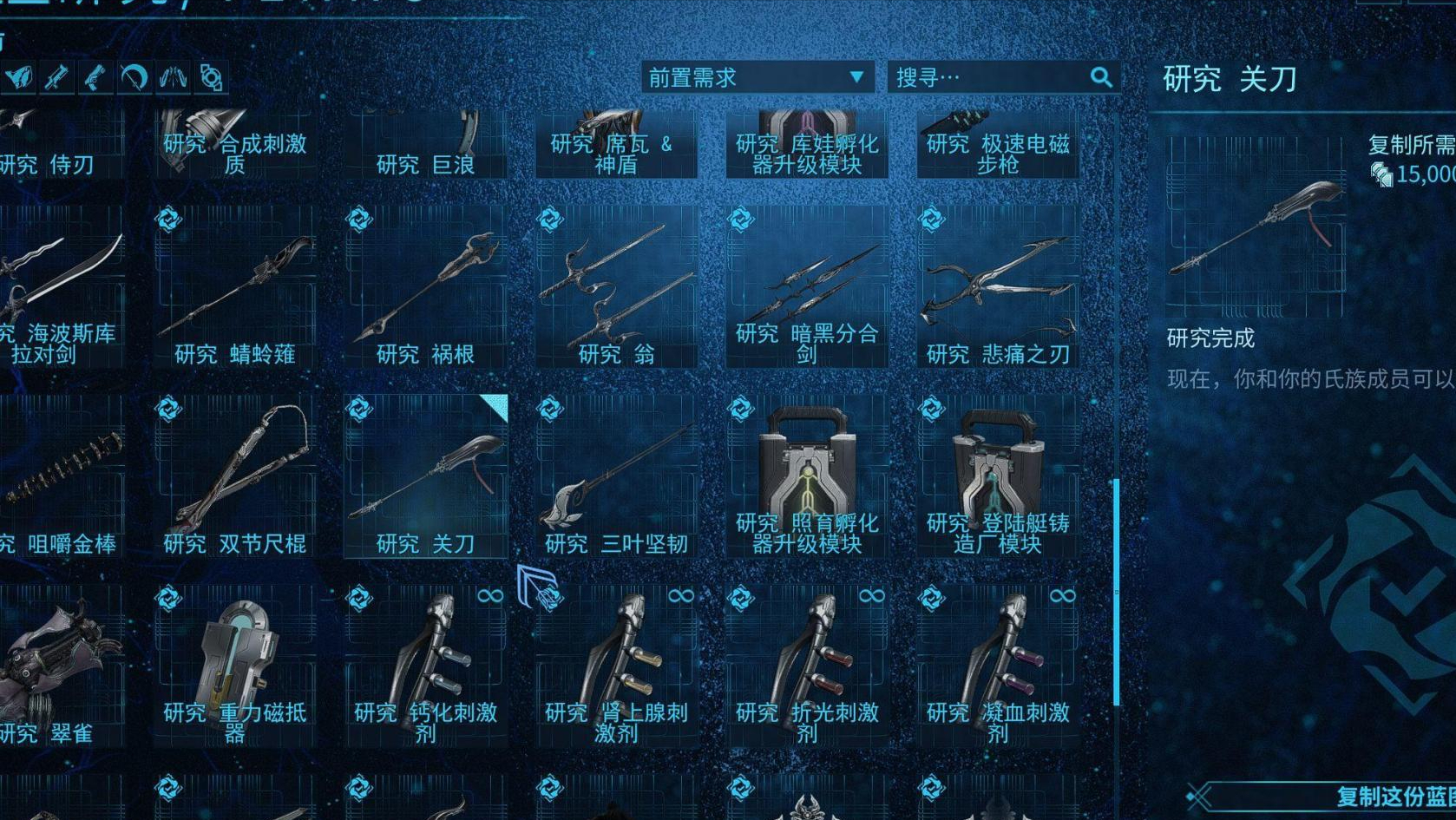This screenshot has height=820, width=1456.
Task: Select the secondary pistol filter icon
Action: [x=95, y=78]
